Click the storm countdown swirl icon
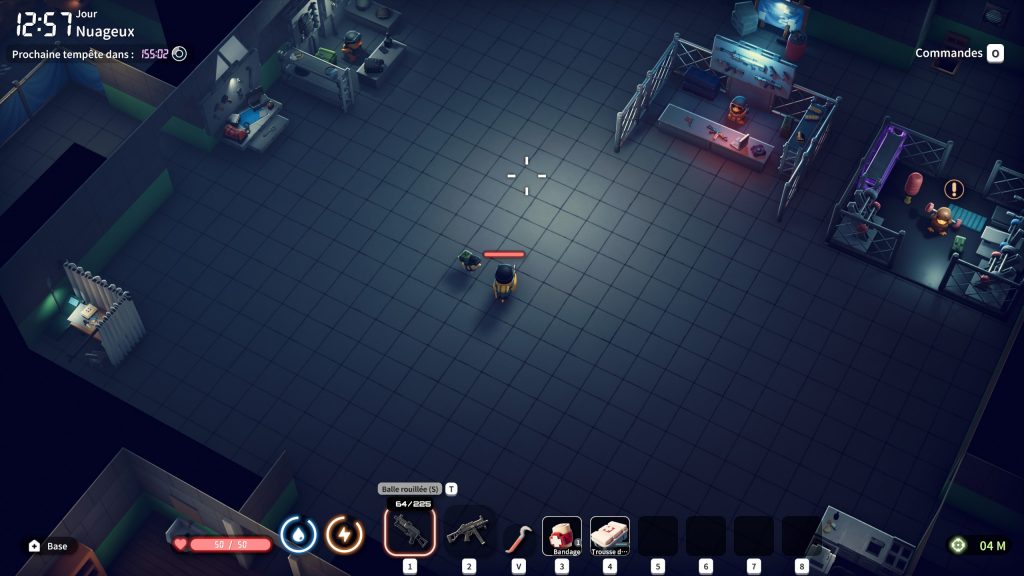The width and height of the screenshot is (1024, 576). click(x=179, y=54)
